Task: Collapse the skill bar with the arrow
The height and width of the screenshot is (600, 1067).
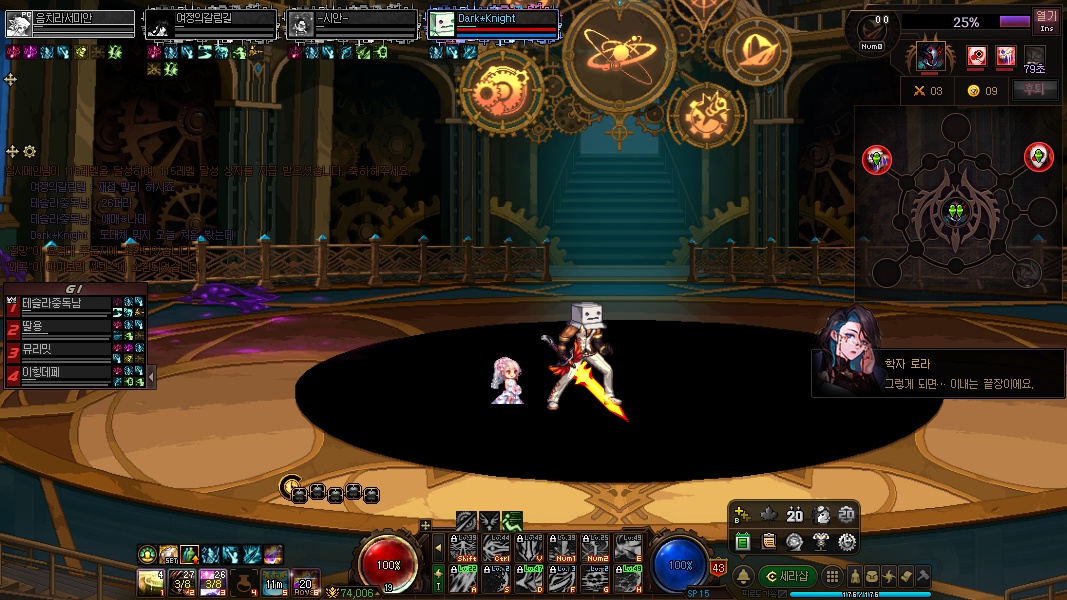Action: [437, 548]
